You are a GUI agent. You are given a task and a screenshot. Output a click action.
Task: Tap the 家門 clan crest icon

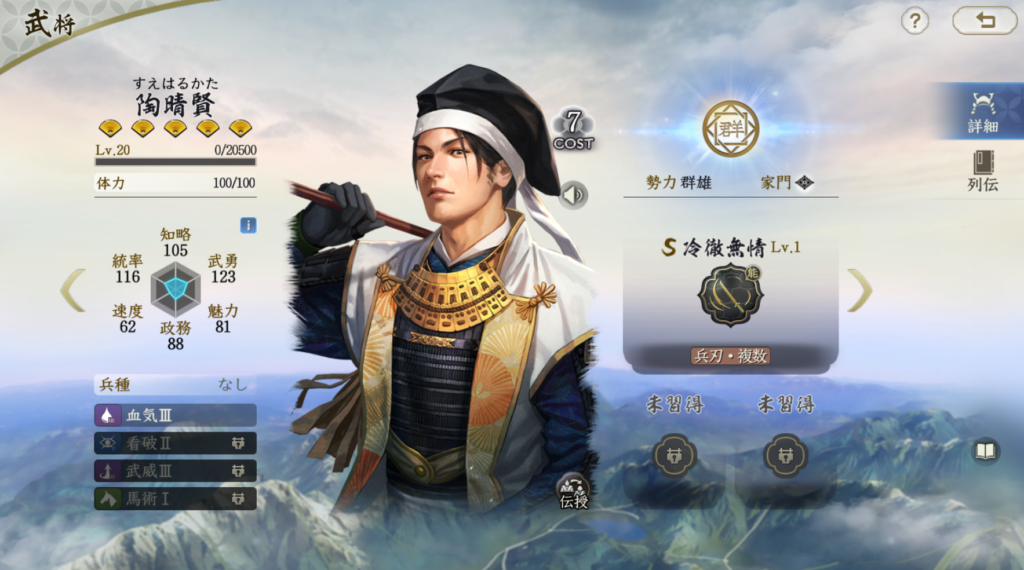805,183
